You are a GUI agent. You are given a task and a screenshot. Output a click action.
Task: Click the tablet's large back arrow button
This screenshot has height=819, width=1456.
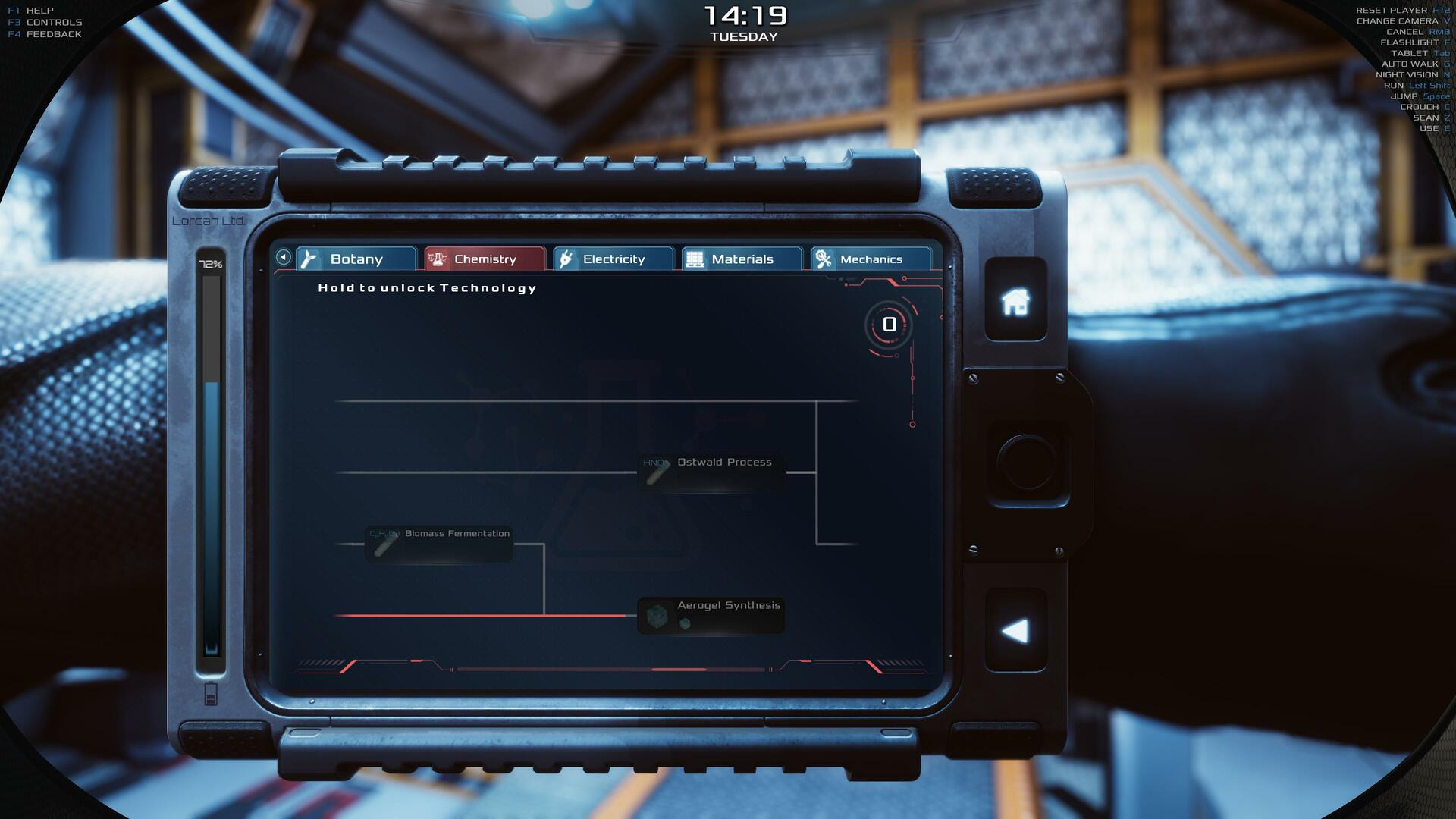point(1015,631)
